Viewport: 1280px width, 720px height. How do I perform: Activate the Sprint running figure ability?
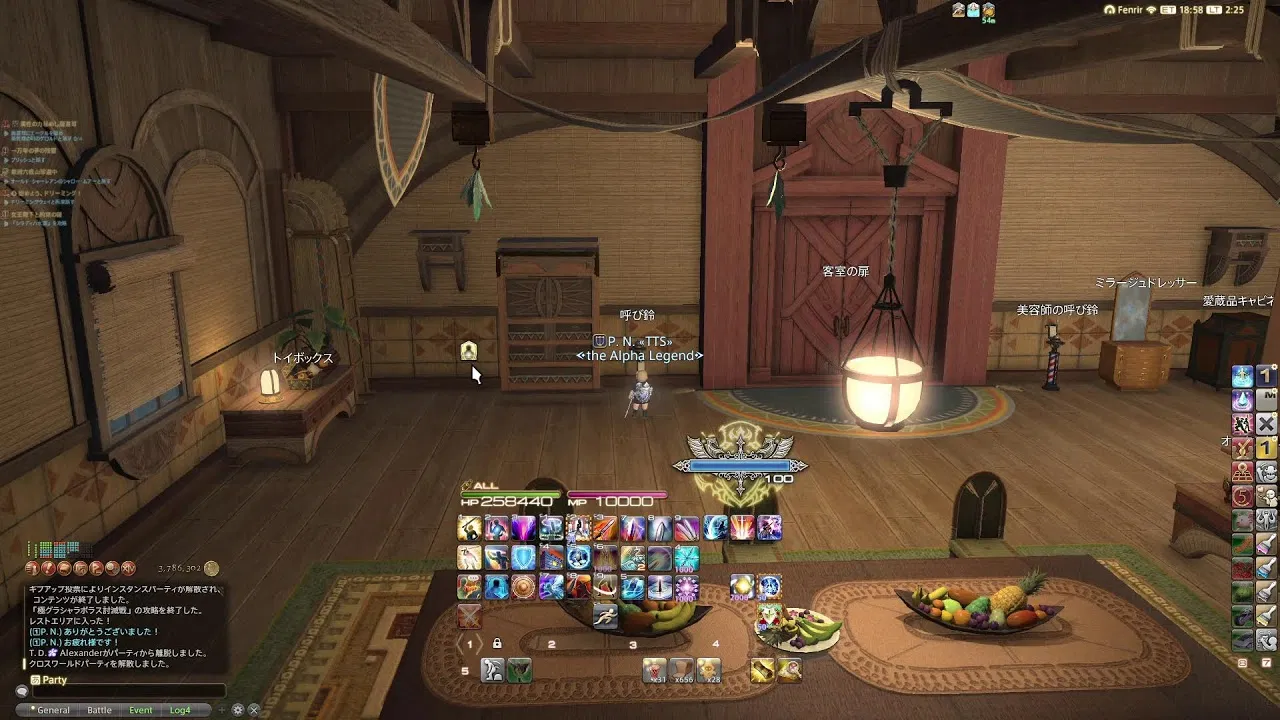604,614
